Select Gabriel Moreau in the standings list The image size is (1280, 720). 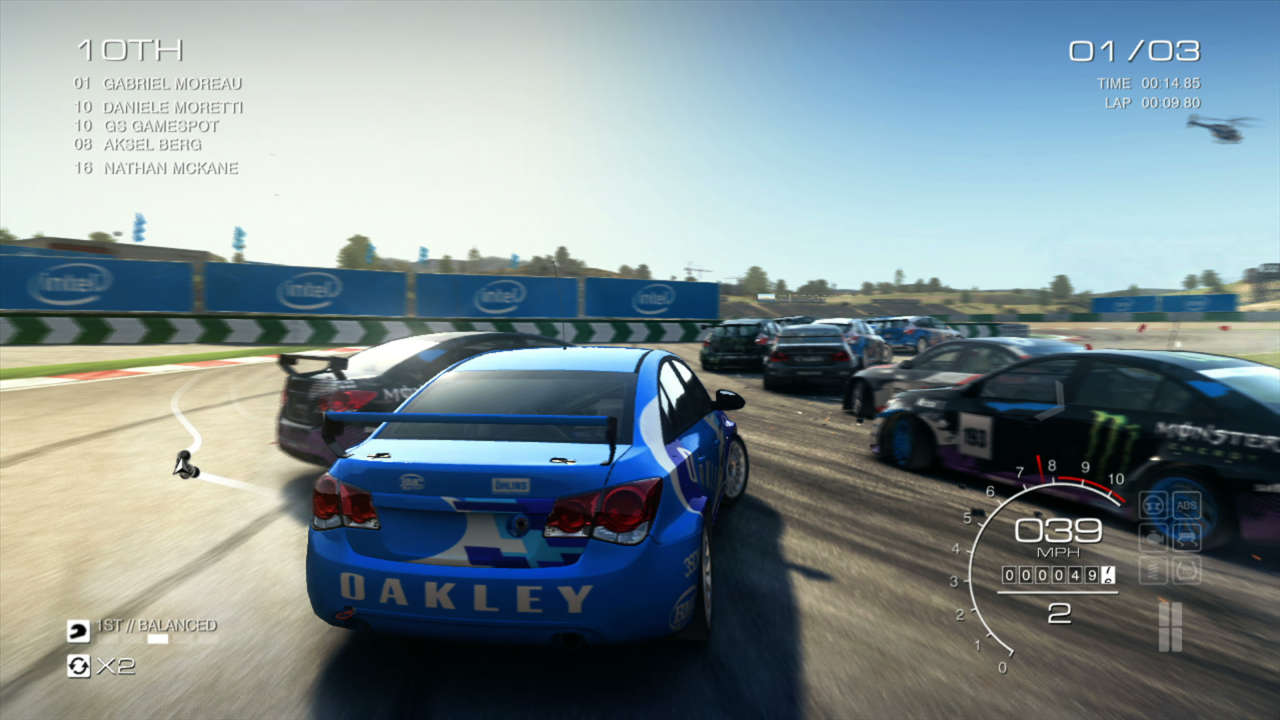tap(172, 84)
